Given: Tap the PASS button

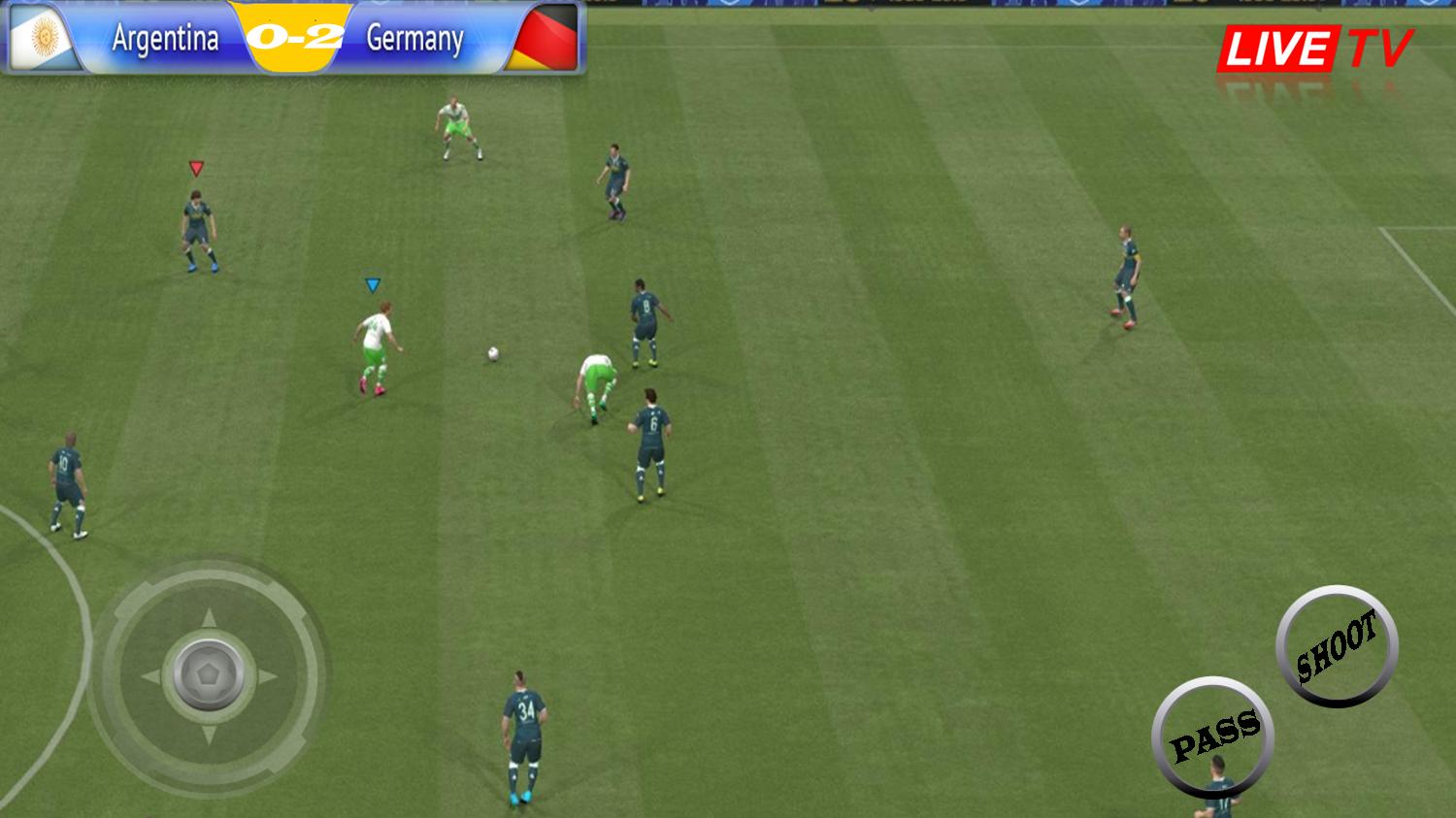Looking at the screenshot, I should tap(1213, 736).
